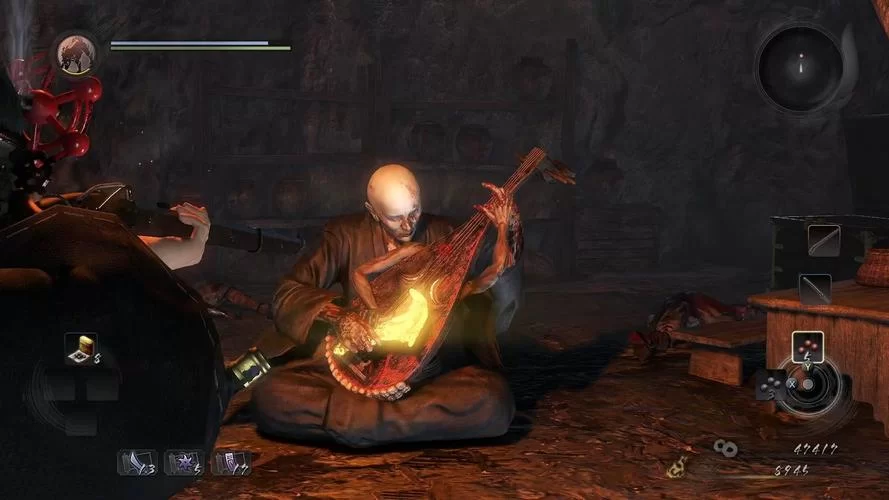Choose the purple talisman item slot
The image size is (889, 500).
pyautogui.click(x=231, y=463)
